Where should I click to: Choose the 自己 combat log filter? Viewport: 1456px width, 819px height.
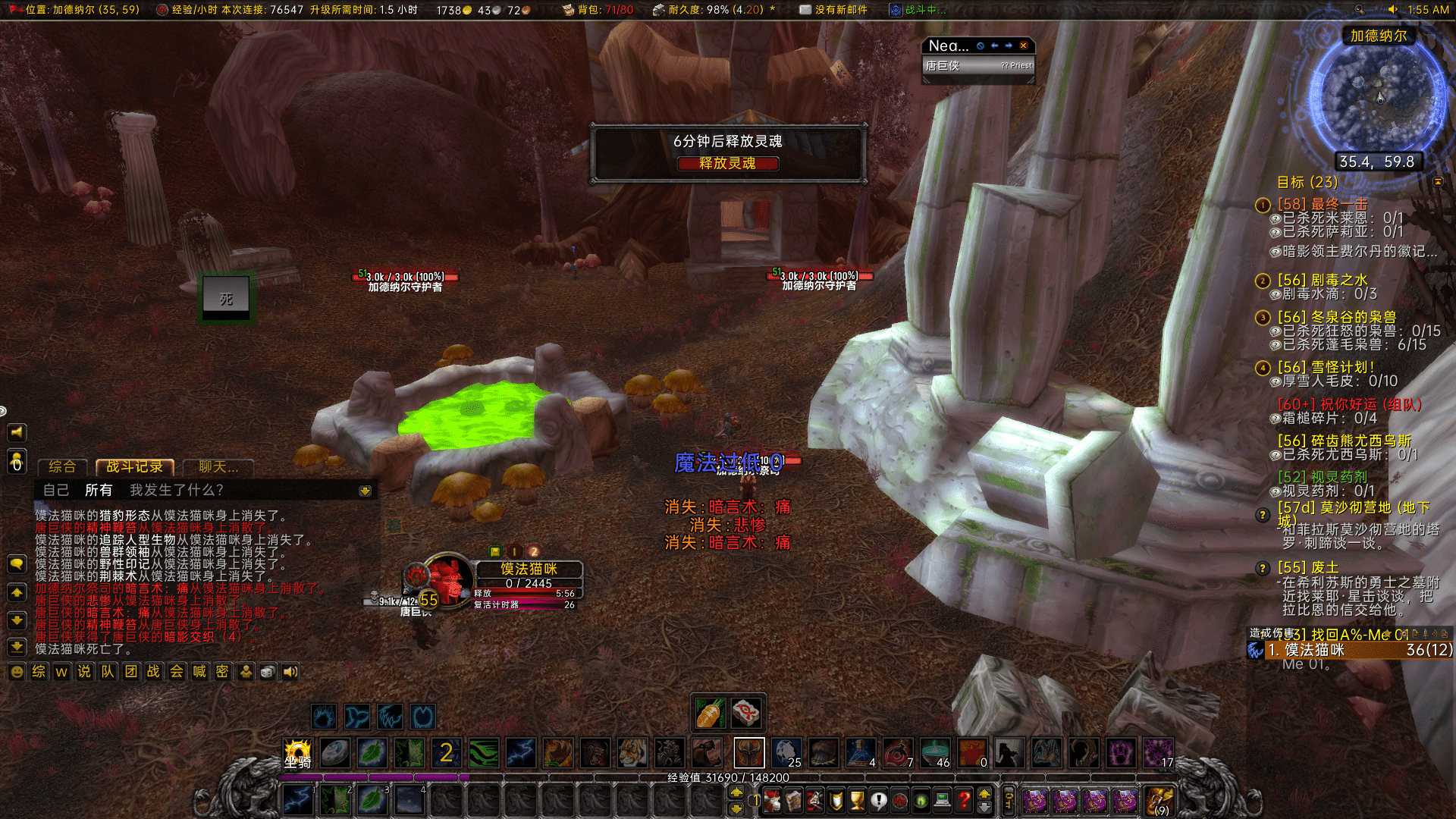55,490
